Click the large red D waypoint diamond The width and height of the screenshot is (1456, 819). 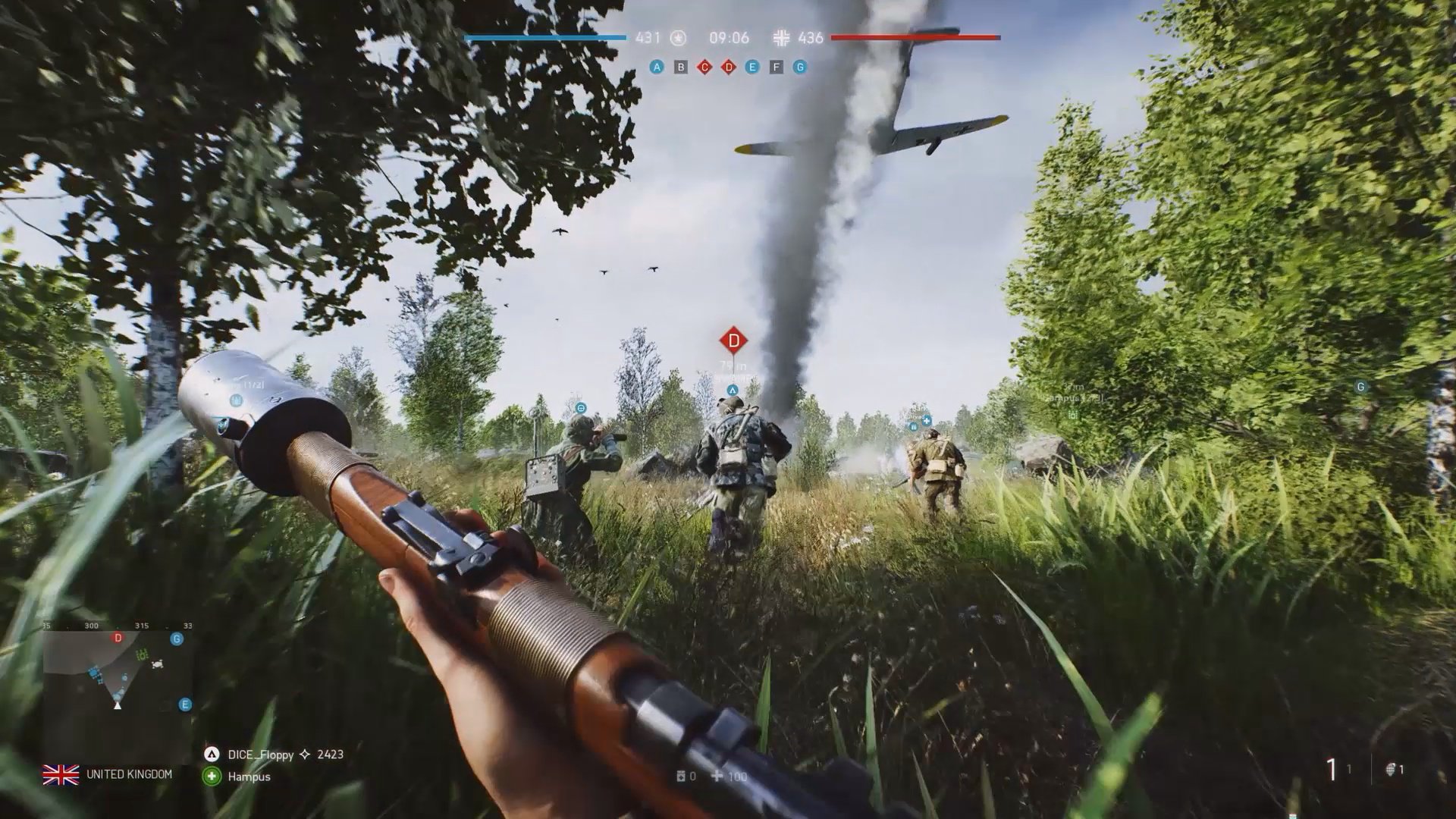click(733, 340)
